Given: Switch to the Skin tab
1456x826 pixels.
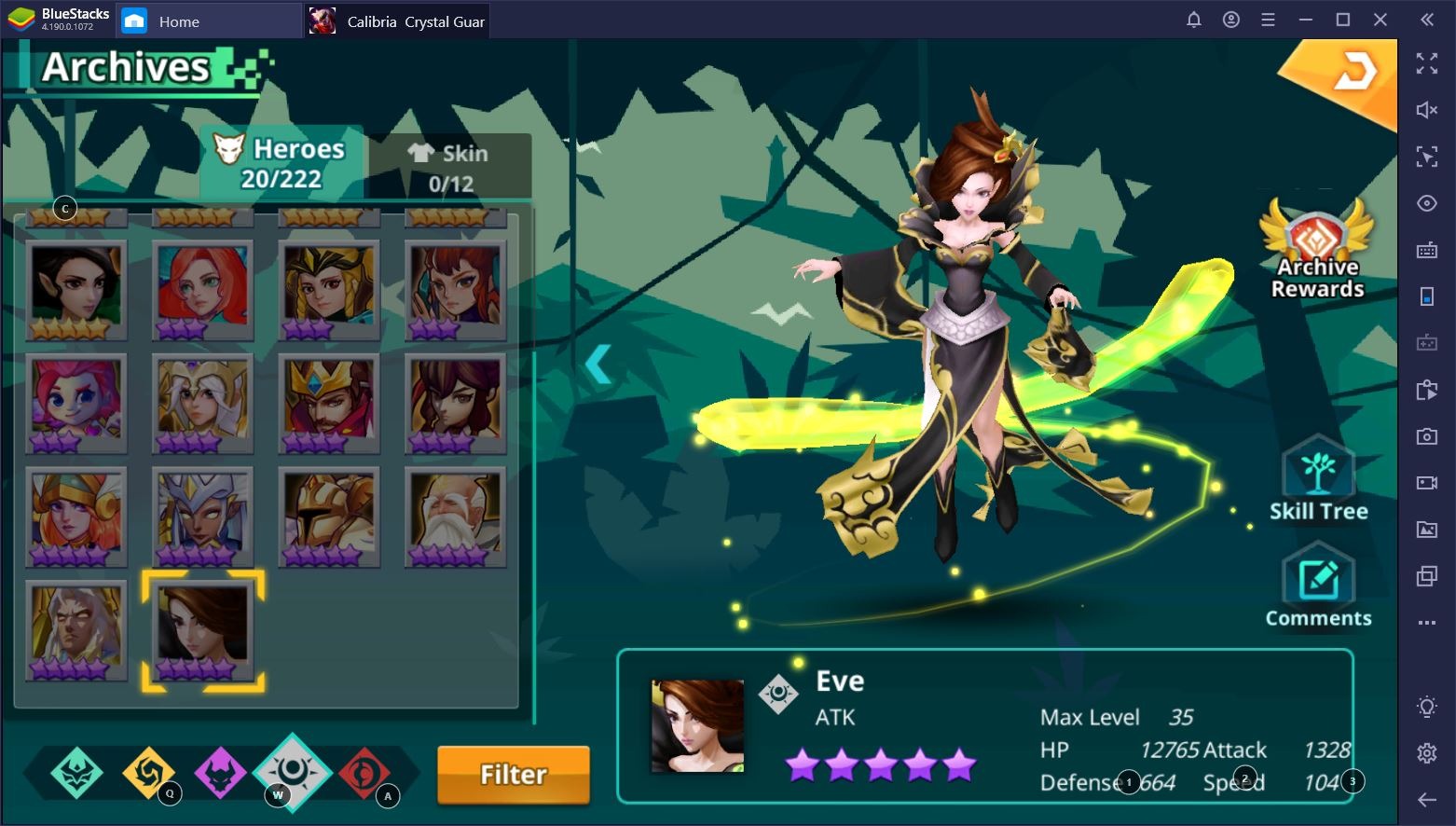Looking at the screenshot, I should (449, 167).
